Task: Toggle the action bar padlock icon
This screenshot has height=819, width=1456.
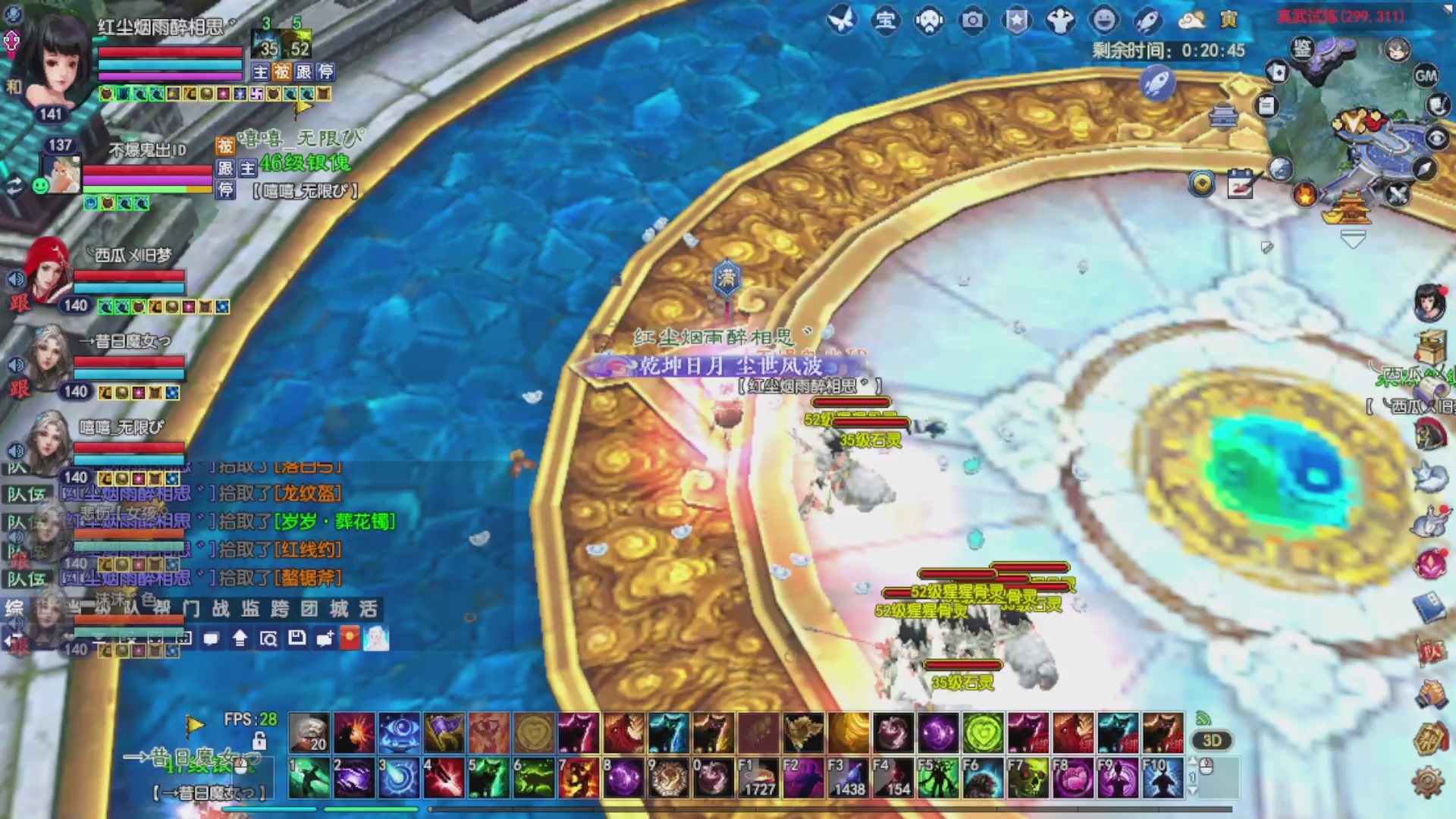Action: pyautogui.click(x=259, y=741)
